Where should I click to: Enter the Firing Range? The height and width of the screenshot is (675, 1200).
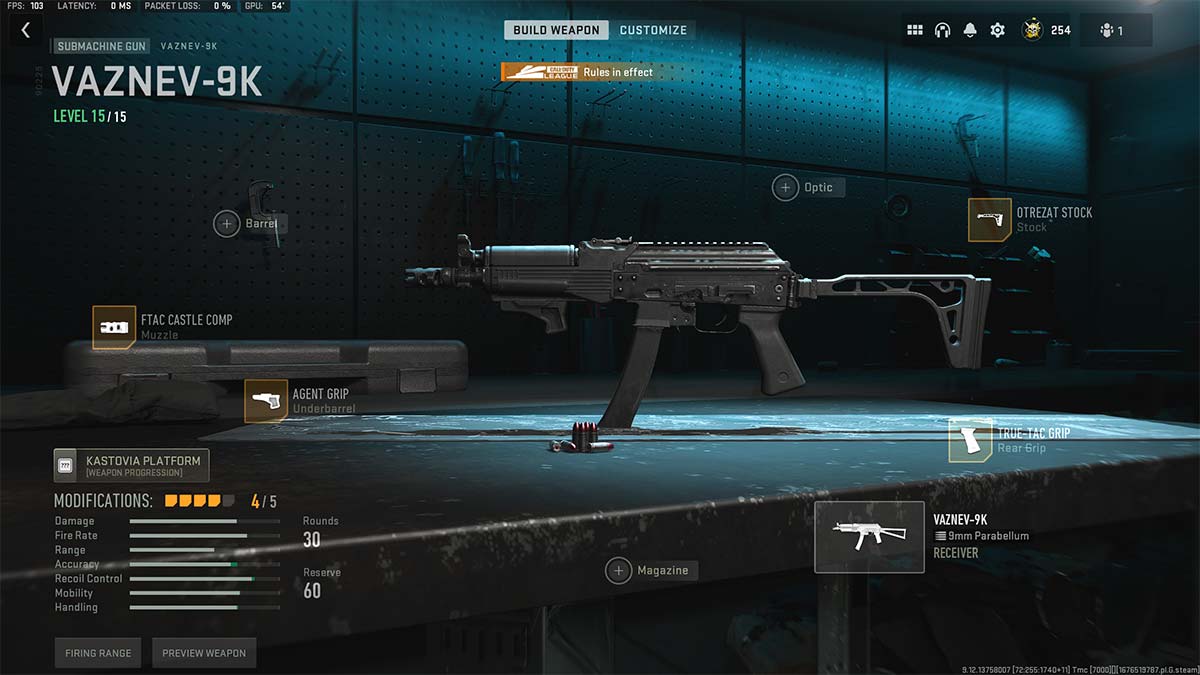[x=98, y=653]
